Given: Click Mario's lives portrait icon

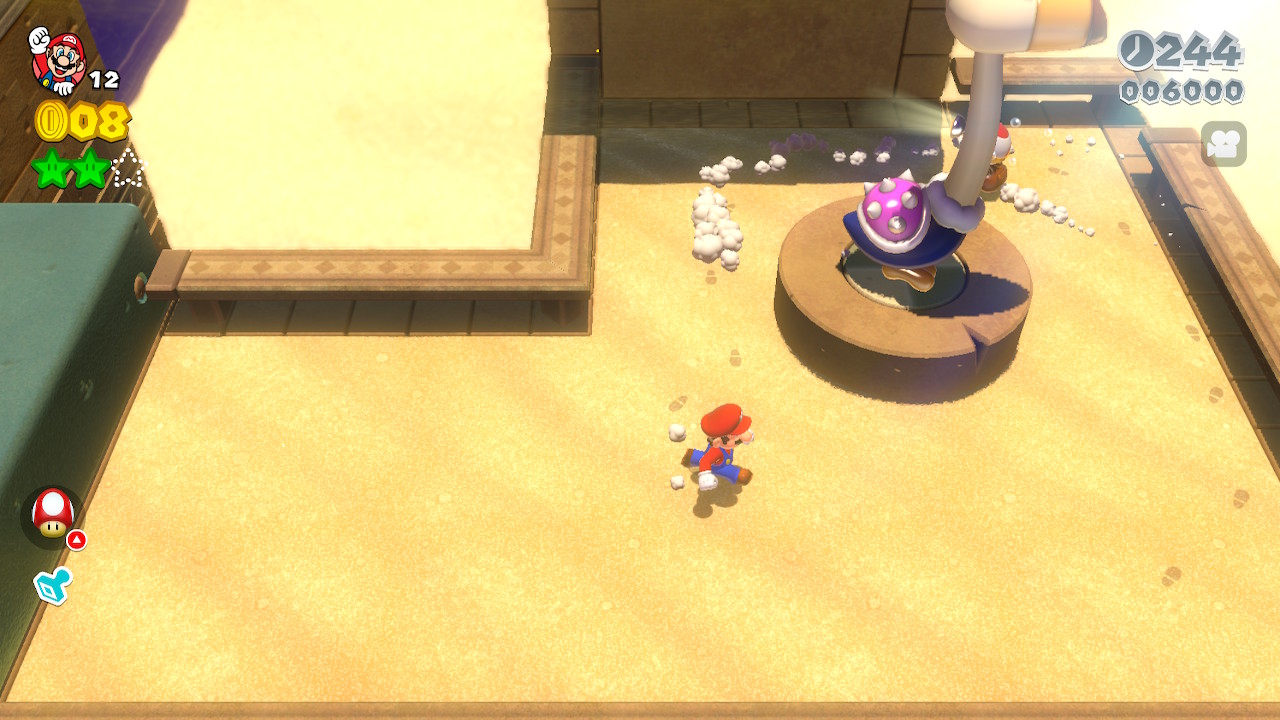Looking at the screenshot, I should (58, 60).
